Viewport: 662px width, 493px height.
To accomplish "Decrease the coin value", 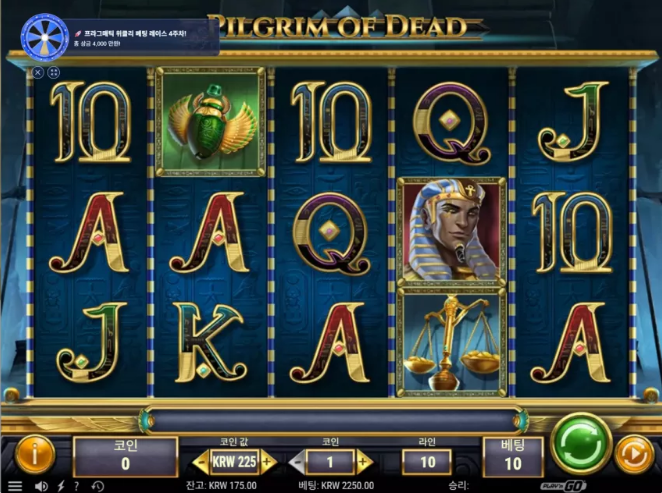I will (x=200, y=462).
